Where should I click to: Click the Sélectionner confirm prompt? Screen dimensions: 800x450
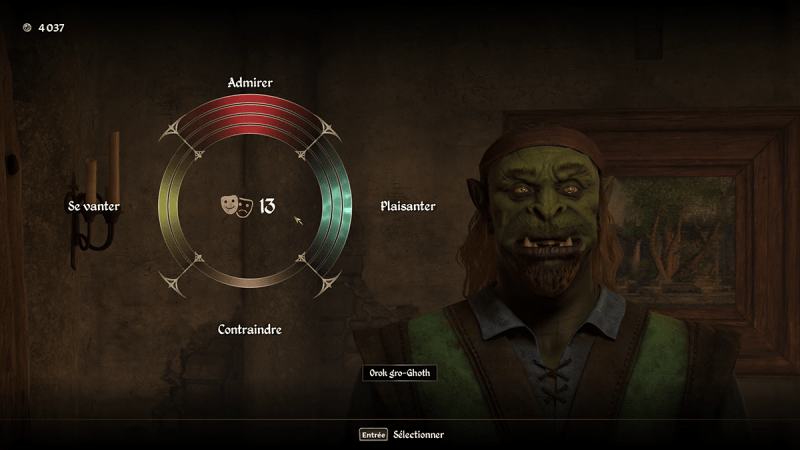pos(402,435)
